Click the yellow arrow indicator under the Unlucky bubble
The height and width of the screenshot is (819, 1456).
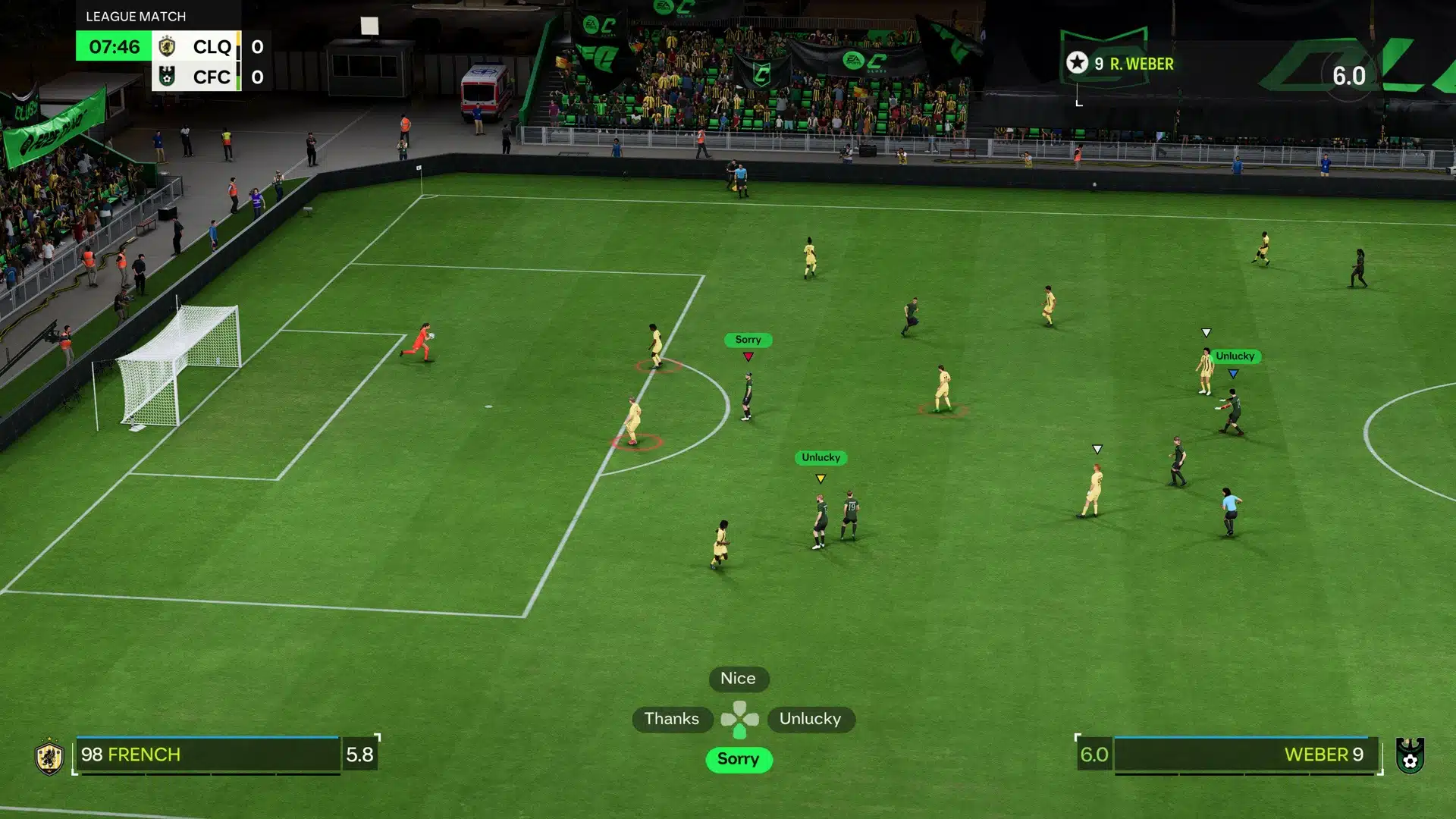point(821,479)
